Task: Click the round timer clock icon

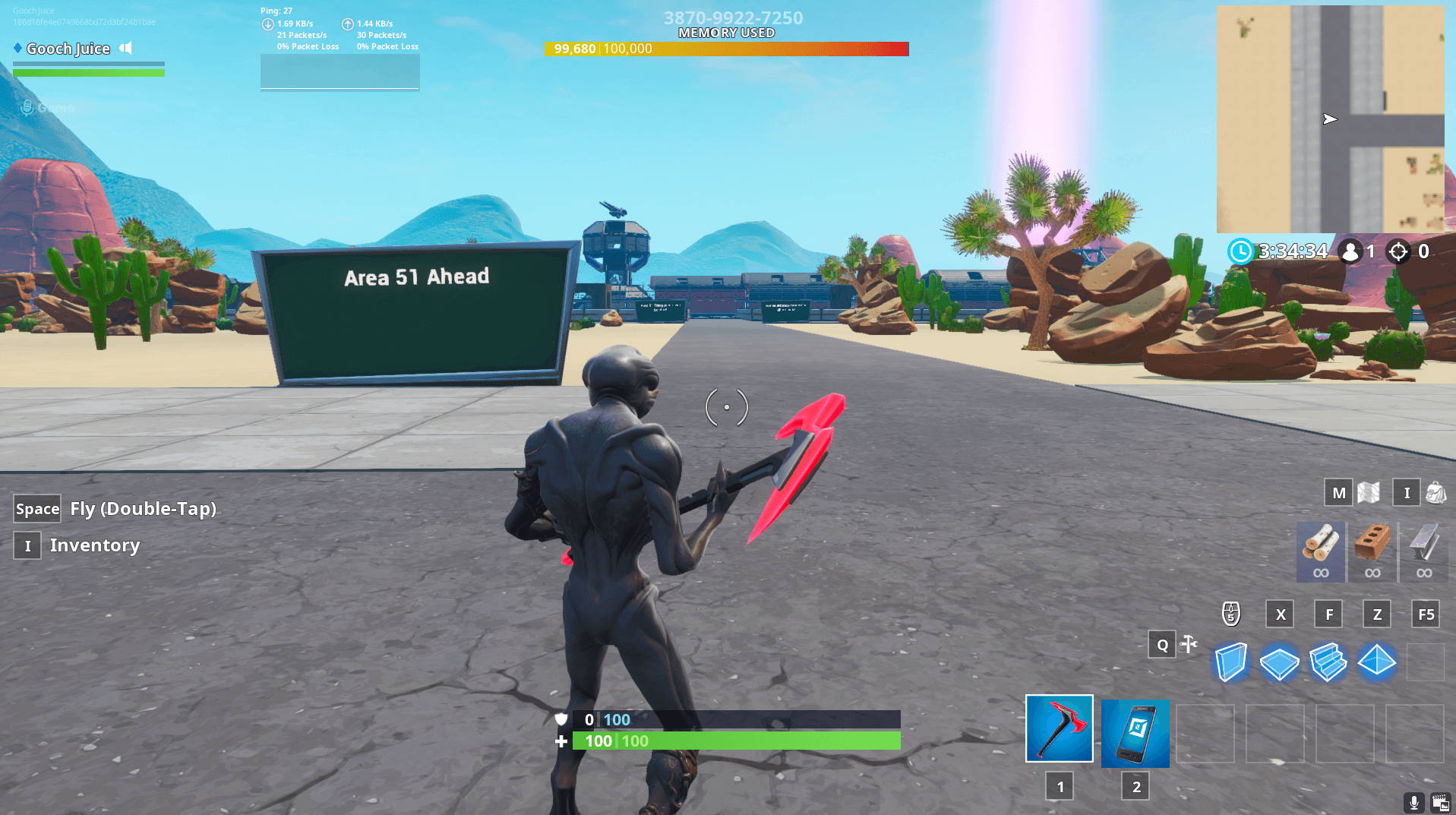Action: pyautogui.click(x=1241, y=251)
